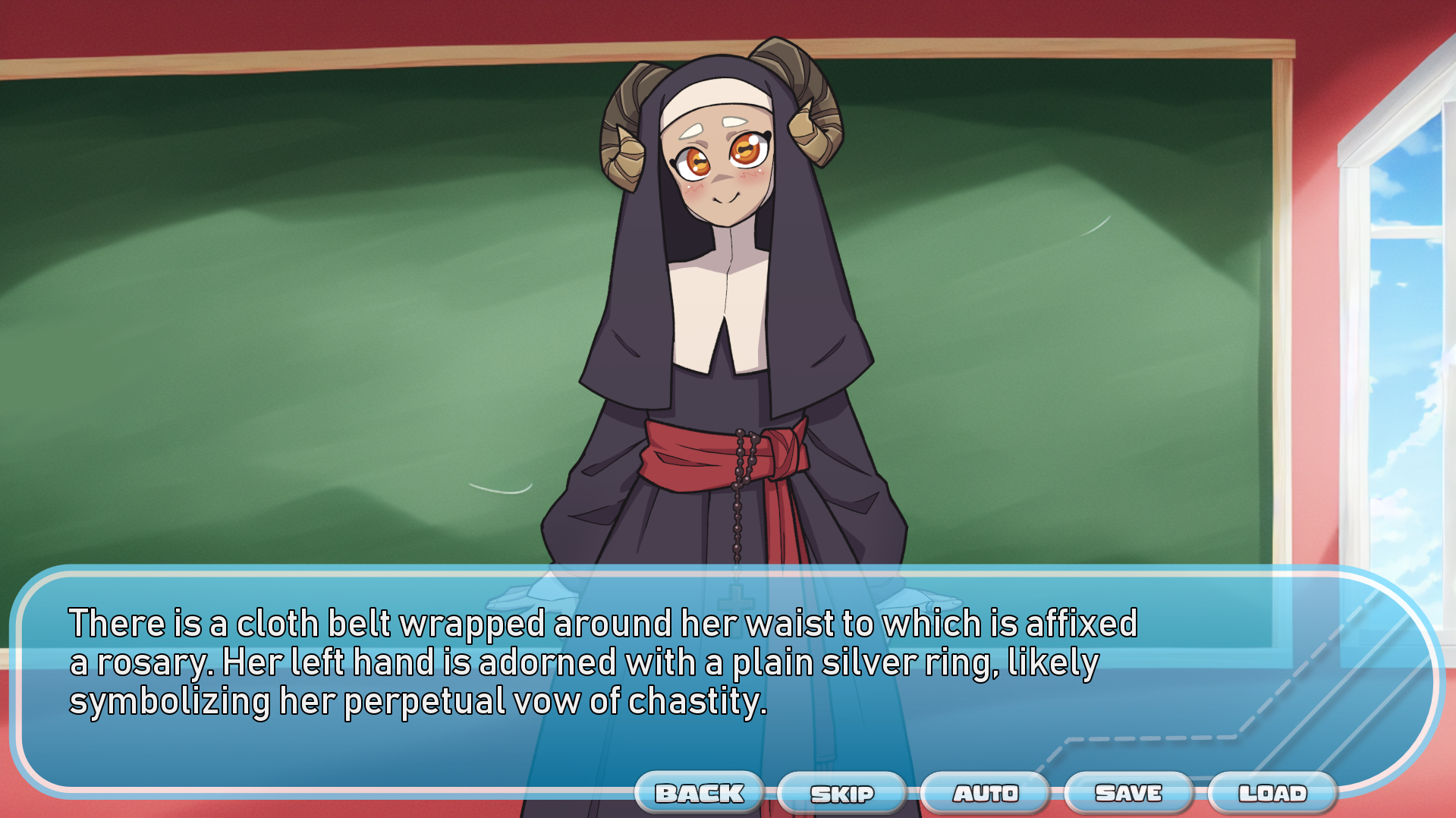Open the SAVE menu

point(1128,793)
